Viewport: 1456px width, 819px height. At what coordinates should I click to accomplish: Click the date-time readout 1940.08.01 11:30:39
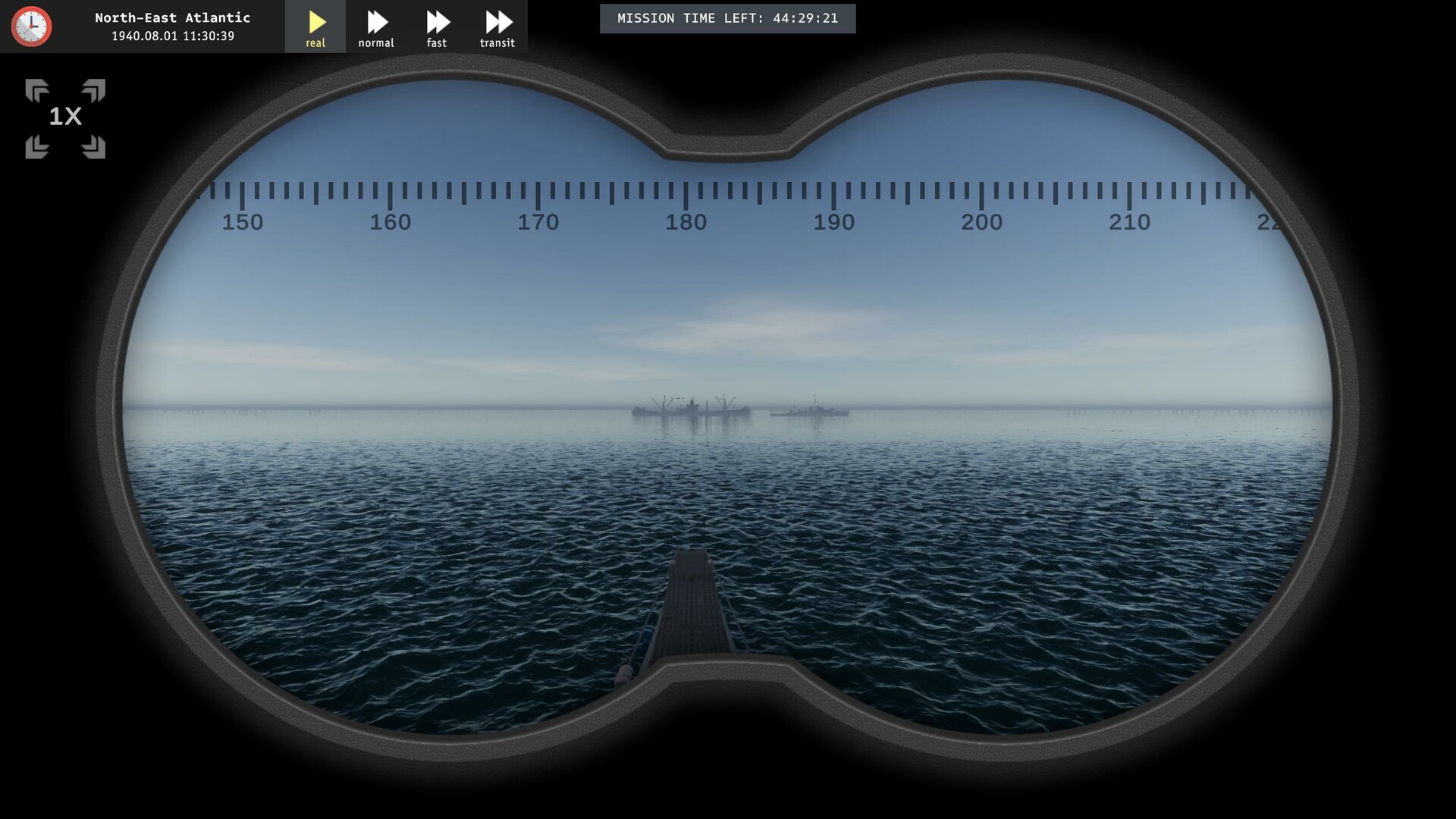click(173, 36)
